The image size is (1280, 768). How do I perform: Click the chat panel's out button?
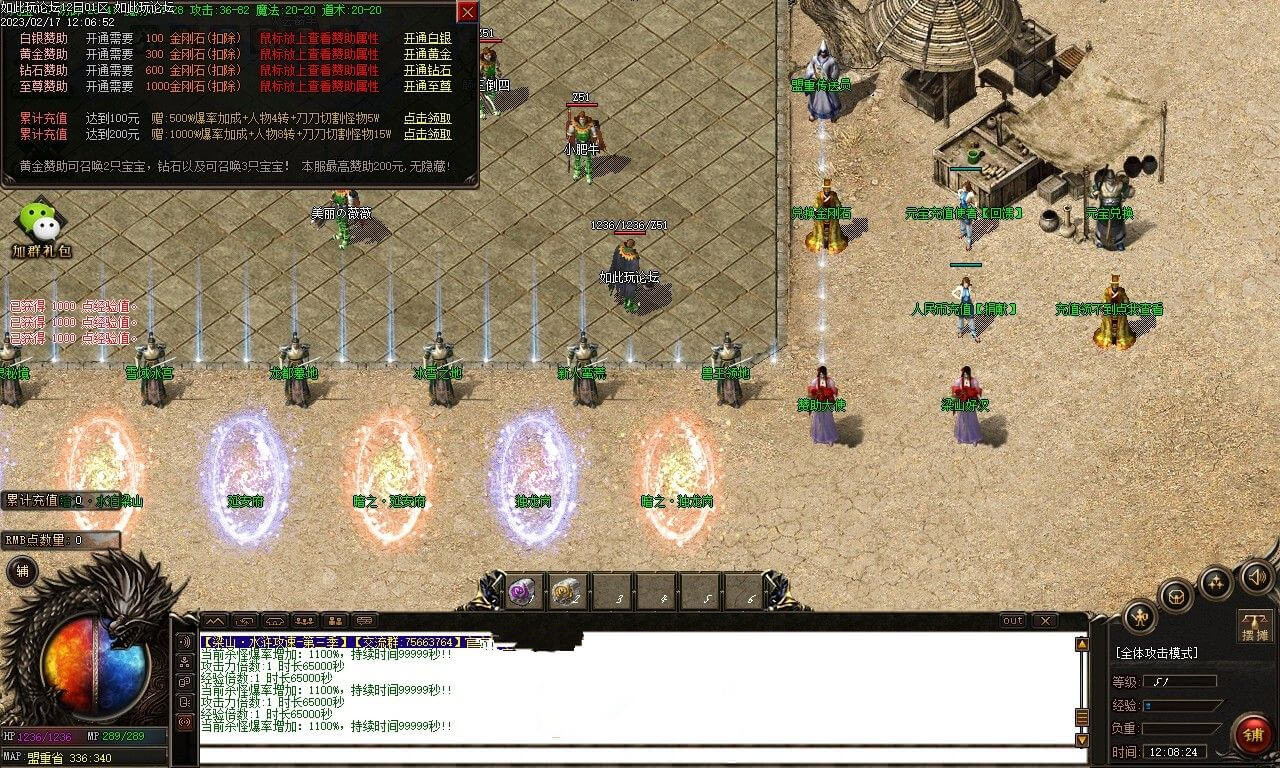click(x=1013, y=621)
